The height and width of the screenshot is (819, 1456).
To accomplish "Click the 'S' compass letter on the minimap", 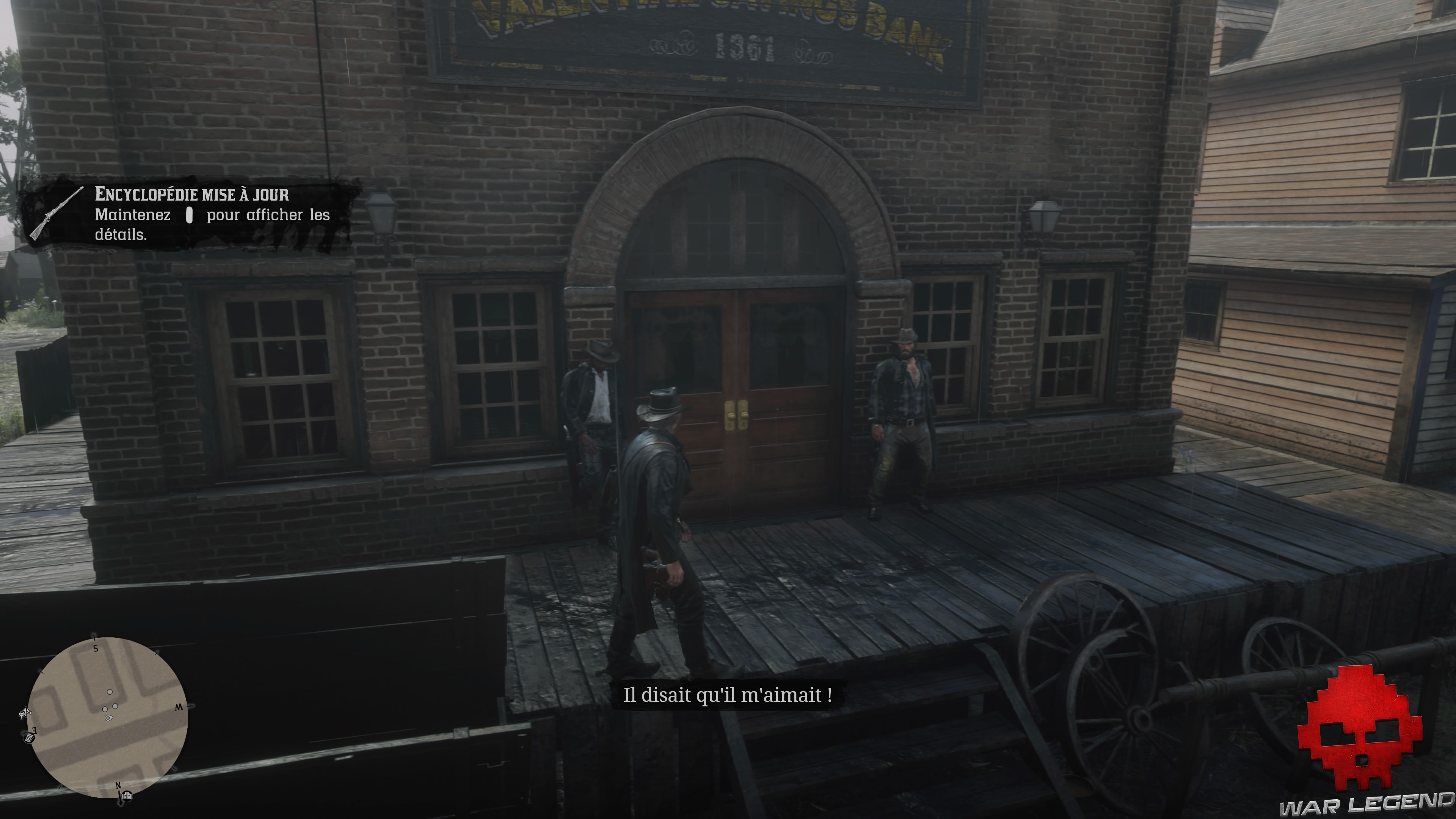I will click(96, 648).
